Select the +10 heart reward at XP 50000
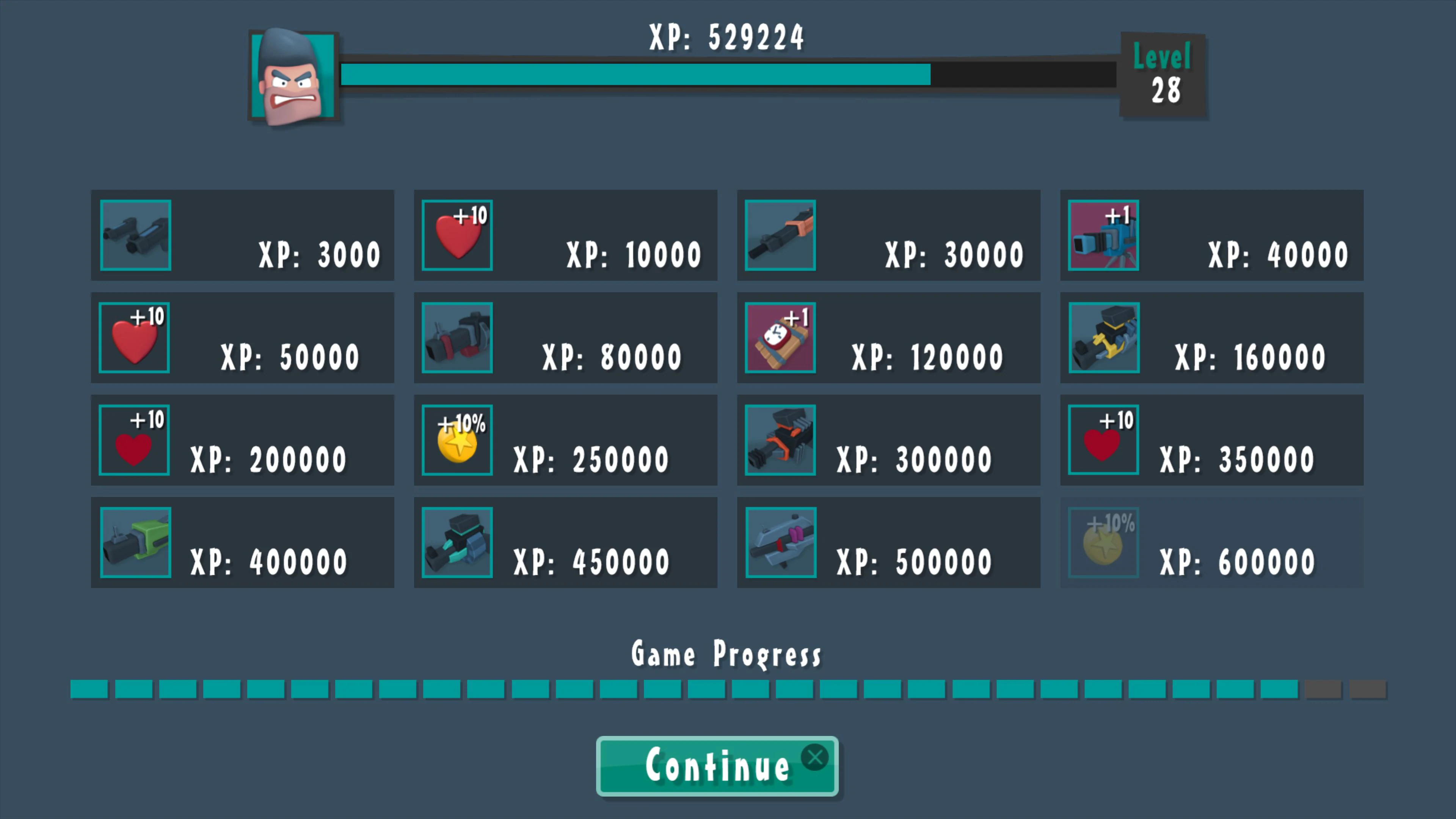This screenshot has height=819, width=1456. 135,337
